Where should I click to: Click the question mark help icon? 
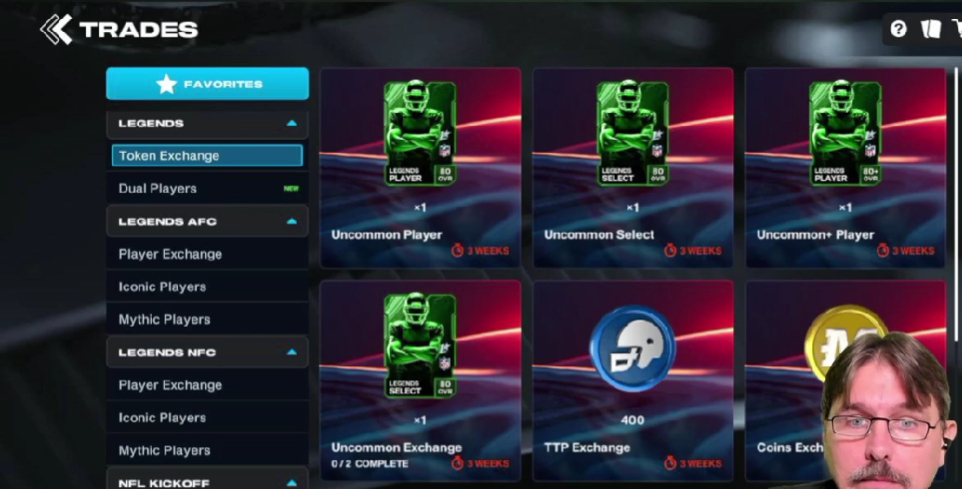point(898,29)
